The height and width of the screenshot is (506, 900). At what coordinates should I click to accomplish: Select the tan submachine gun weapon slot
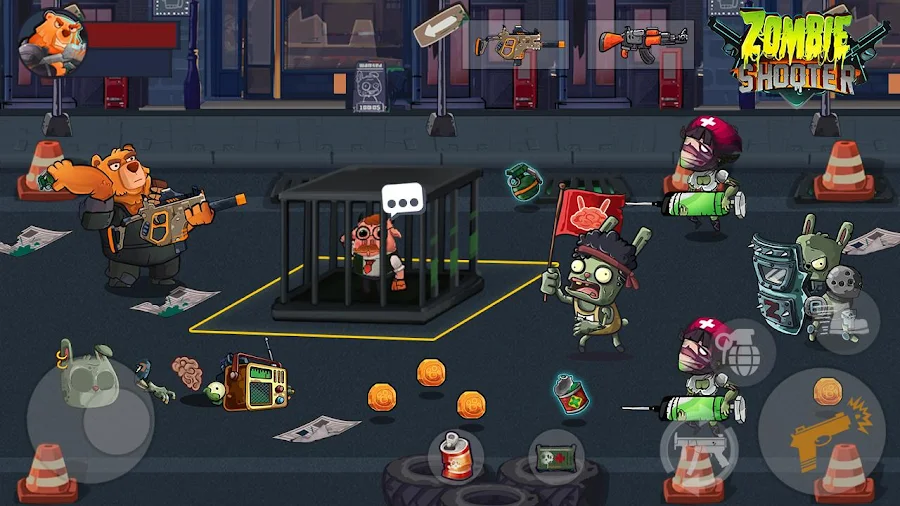click(x=515, y=43)
